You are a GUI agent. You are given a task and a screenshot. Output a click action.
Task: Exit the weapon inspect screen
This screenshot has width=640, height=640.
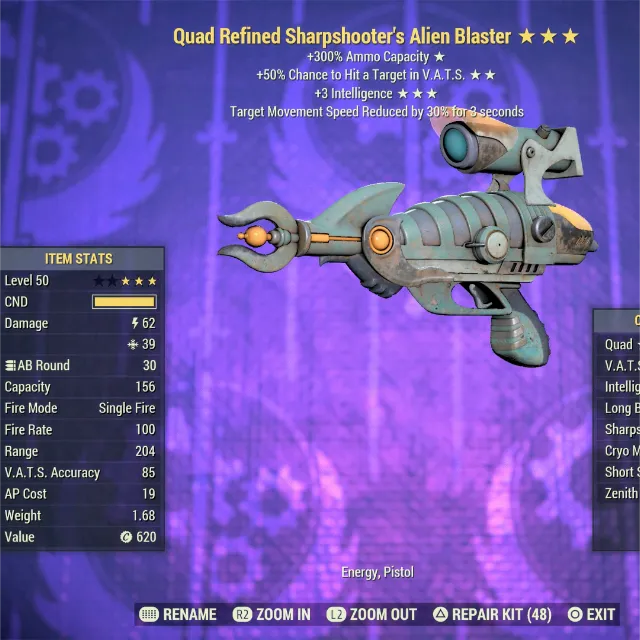tap(591, 614)
